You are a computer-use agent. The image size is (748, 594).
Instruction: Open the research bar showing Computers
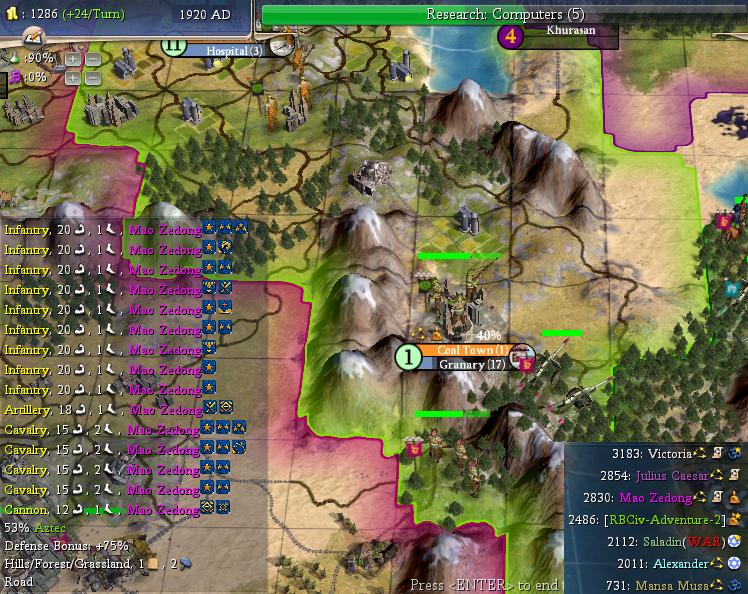point(504,14)
